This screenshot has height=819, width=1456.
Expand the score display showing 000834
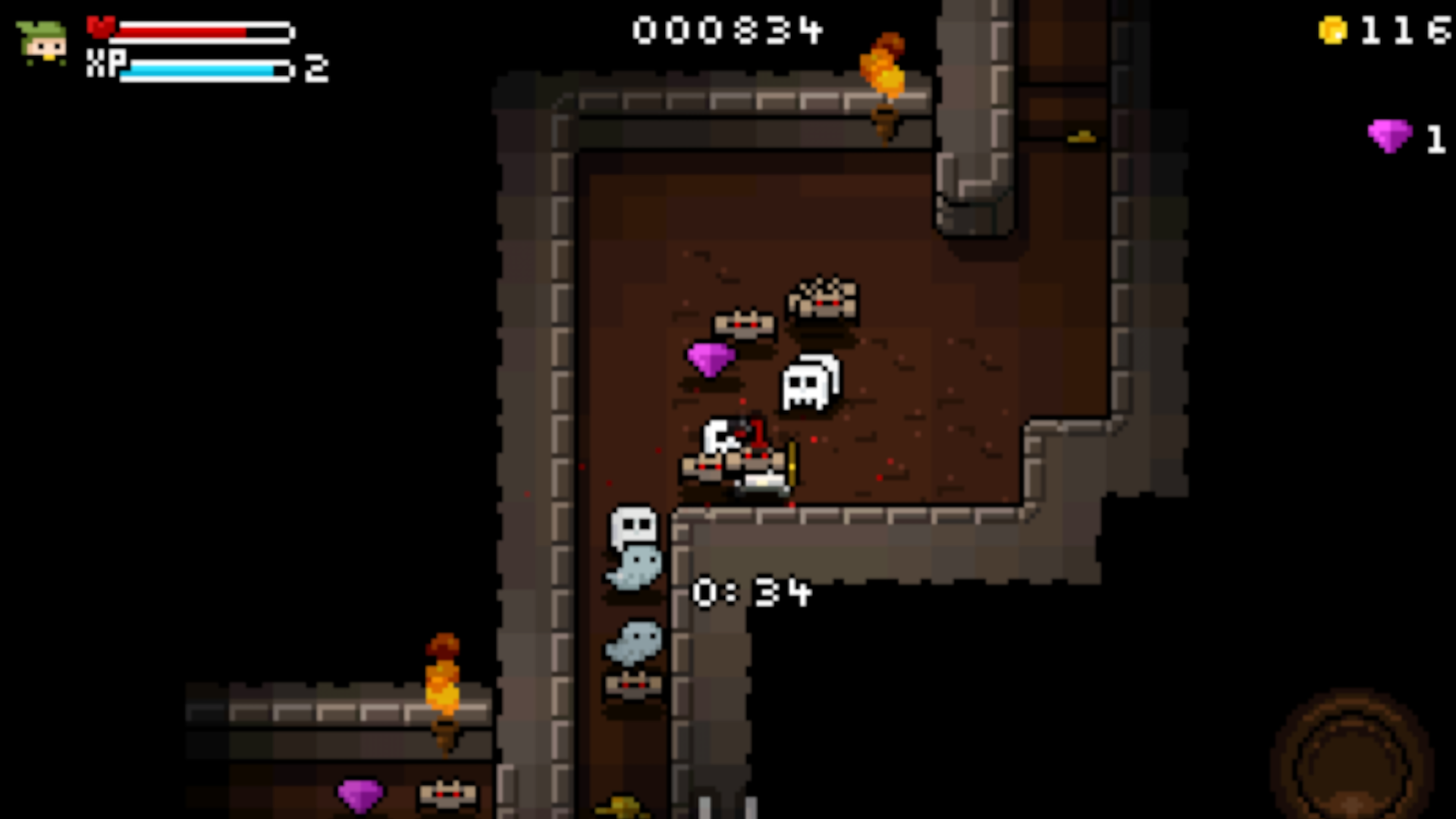tap(726, 30)
